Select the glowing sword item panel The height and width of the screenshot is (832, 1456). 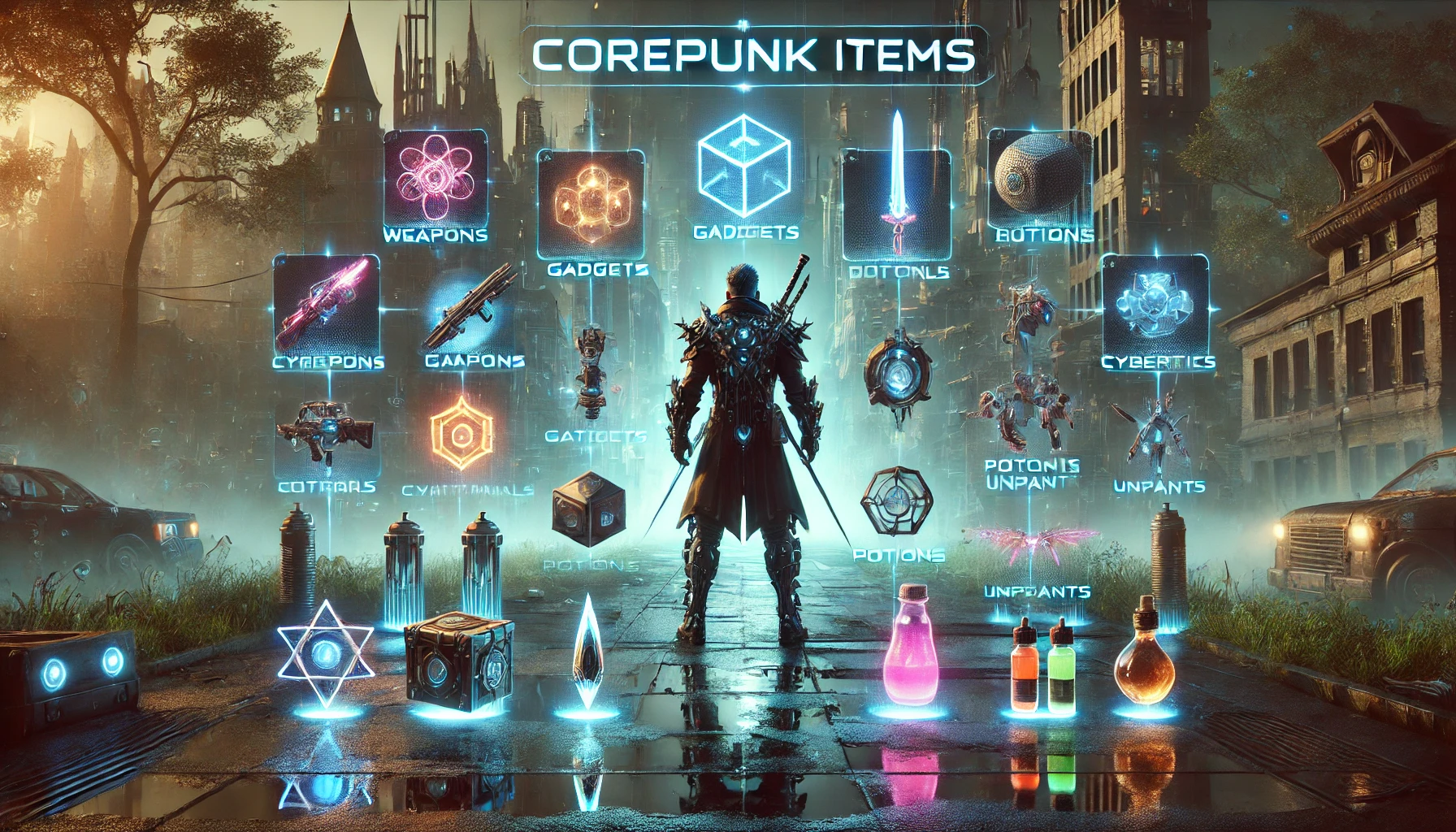[896, 203]
